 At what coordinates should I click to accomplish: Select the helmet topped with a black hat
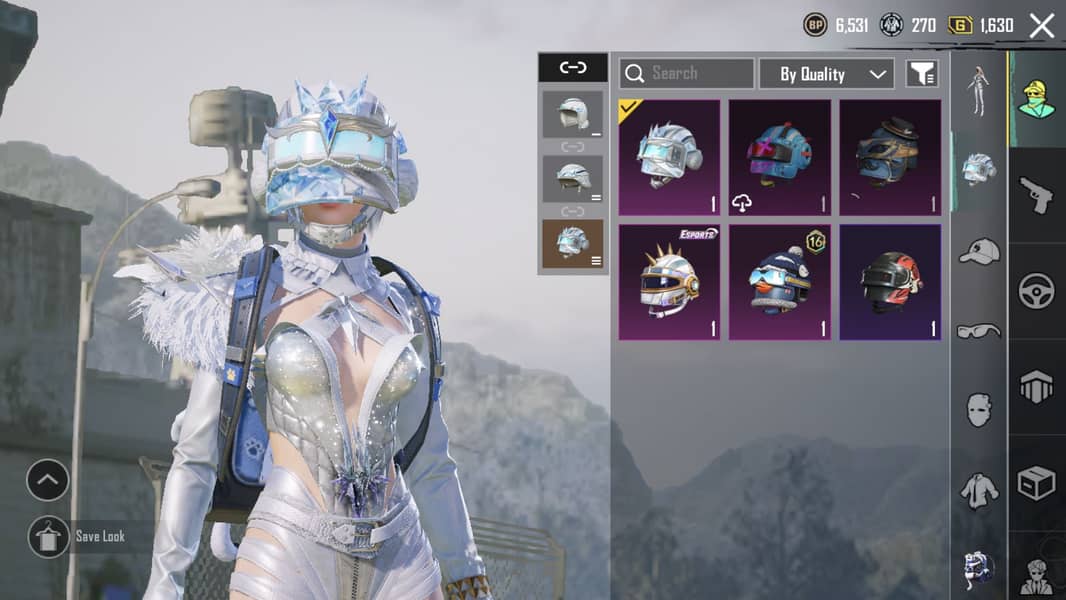(x=890, y=158)
